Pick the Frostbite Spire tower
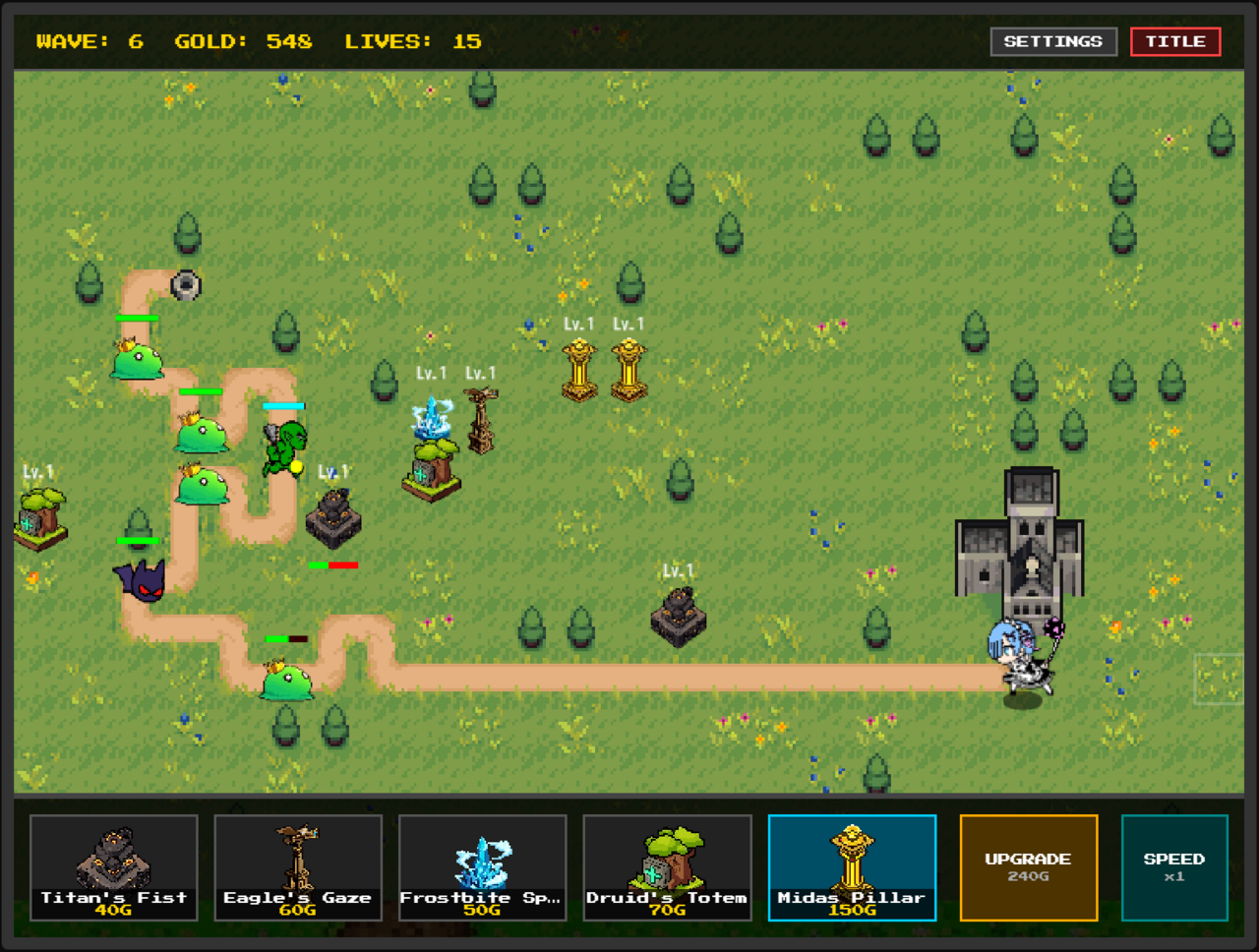Image resolution: width=1259 pixels, height=952 pixels. (x=482, y=867)
